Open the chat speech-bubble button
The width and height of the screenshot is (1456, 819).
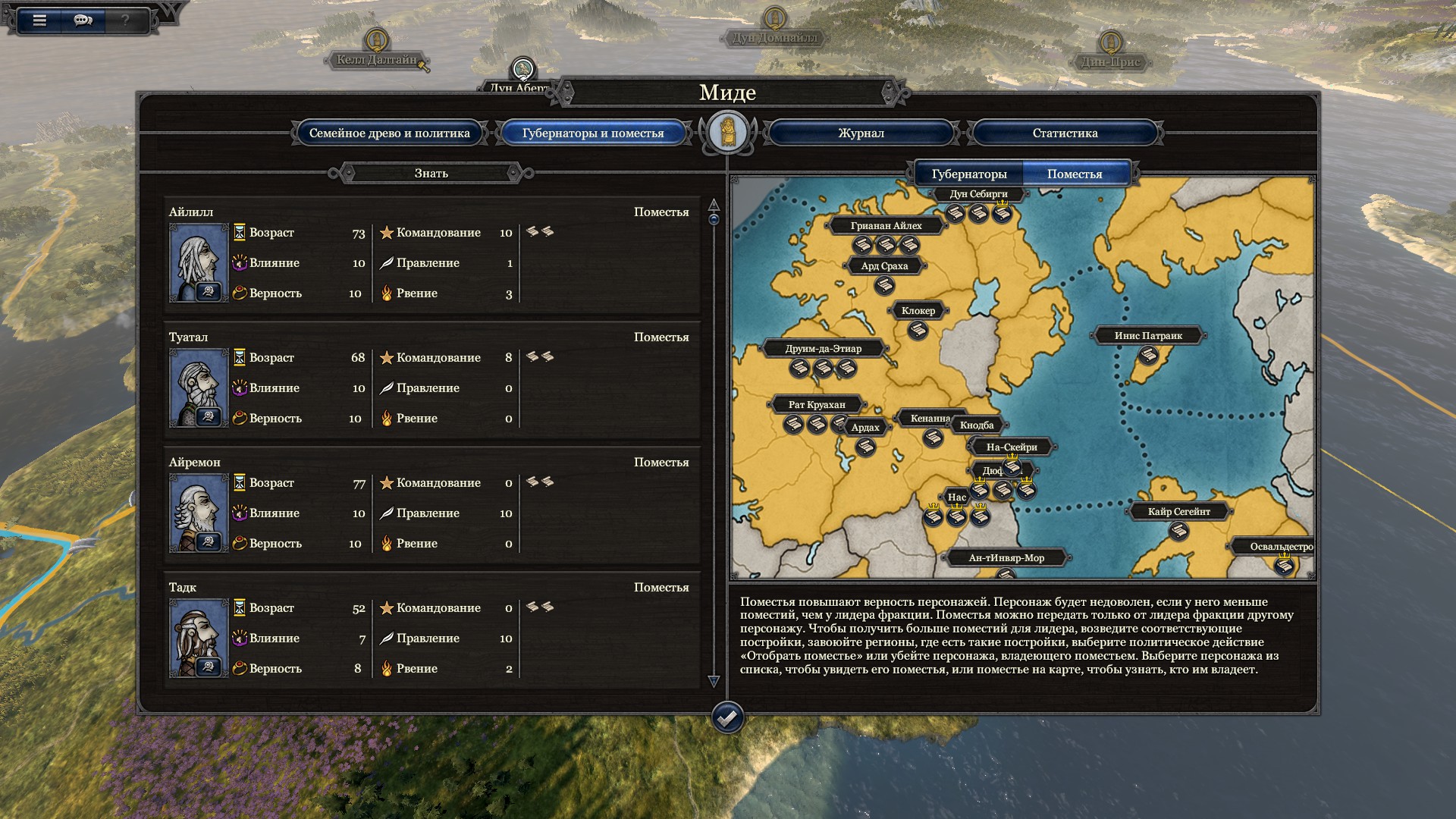pos(83,20)
